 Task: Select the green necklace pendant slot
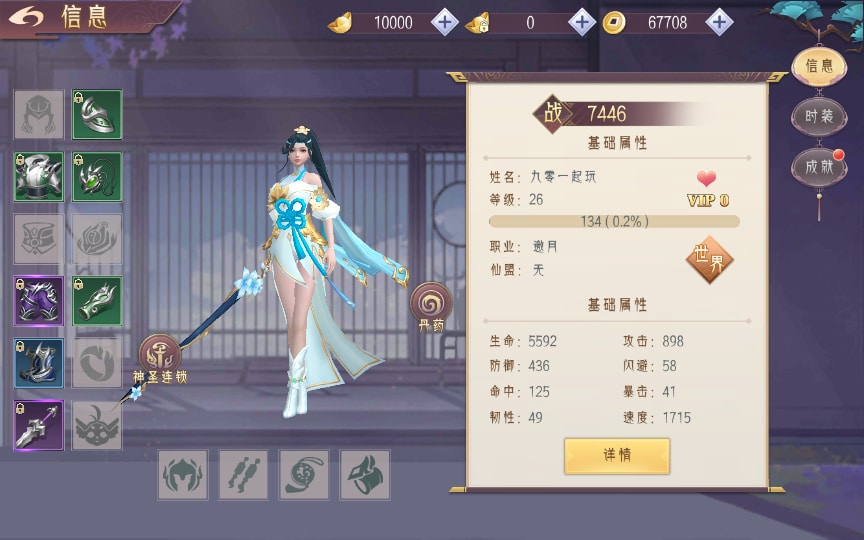coord(97,177)
